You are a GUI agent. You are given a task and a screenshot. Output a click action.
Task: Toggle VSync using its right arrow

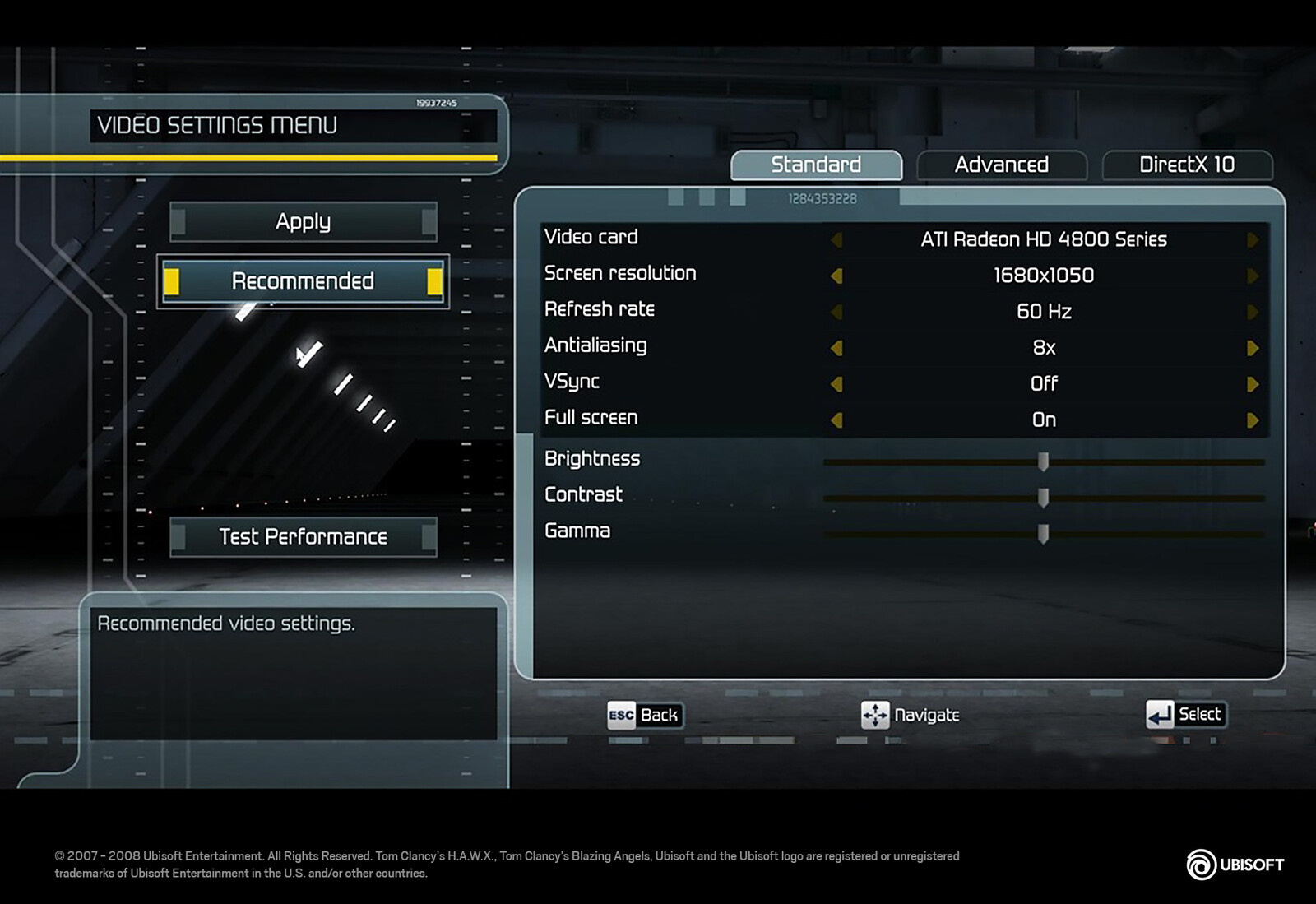1253,384
